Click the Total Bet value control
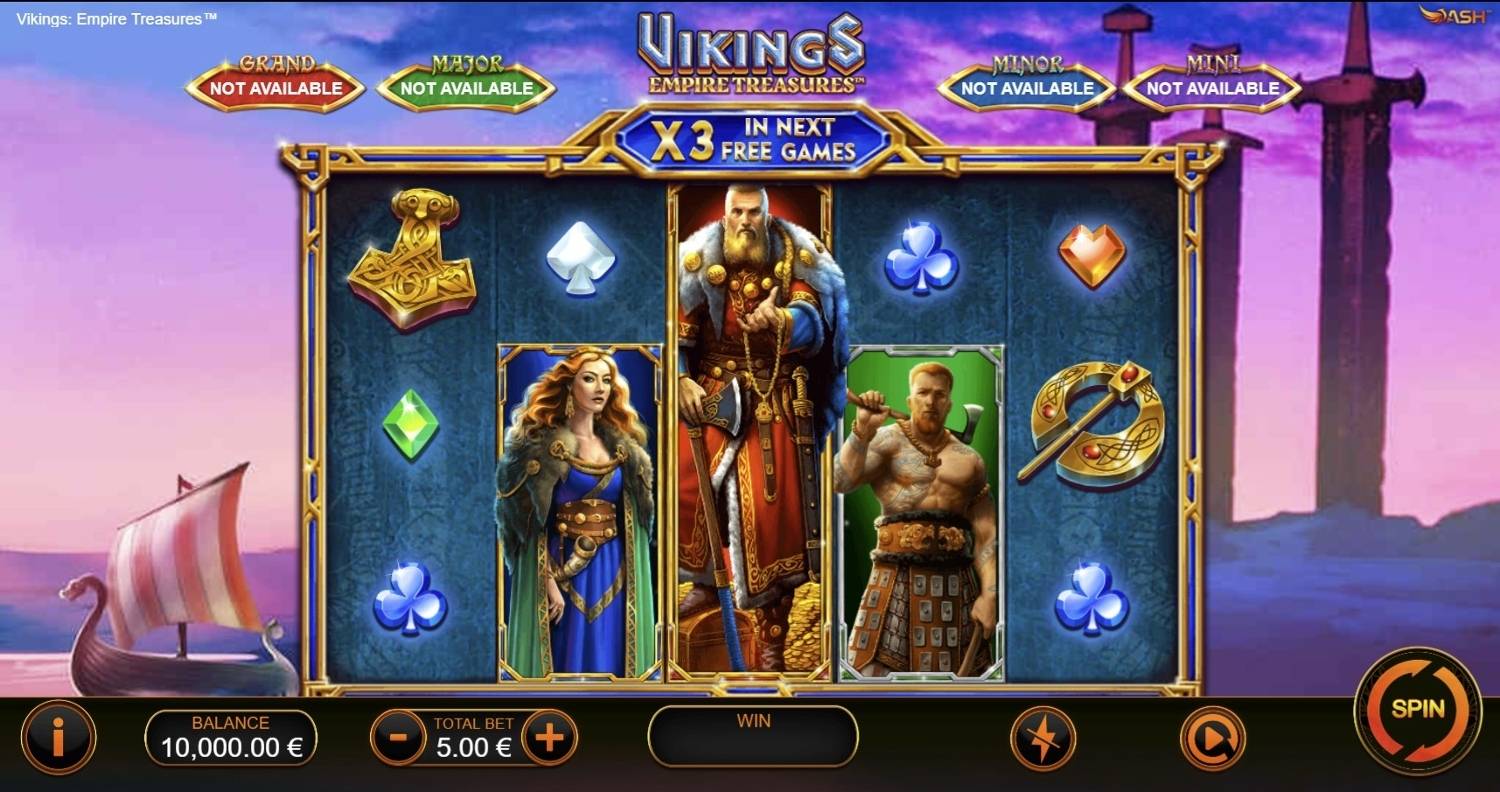 (472, 747)
